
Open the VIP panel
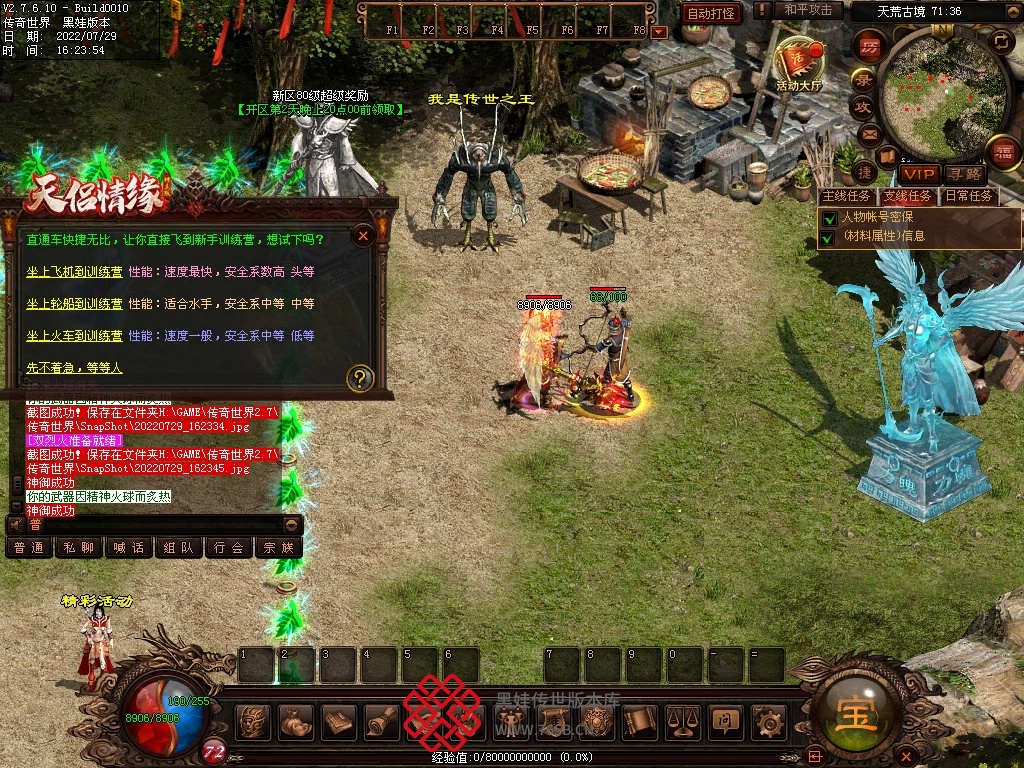(918, 174)
